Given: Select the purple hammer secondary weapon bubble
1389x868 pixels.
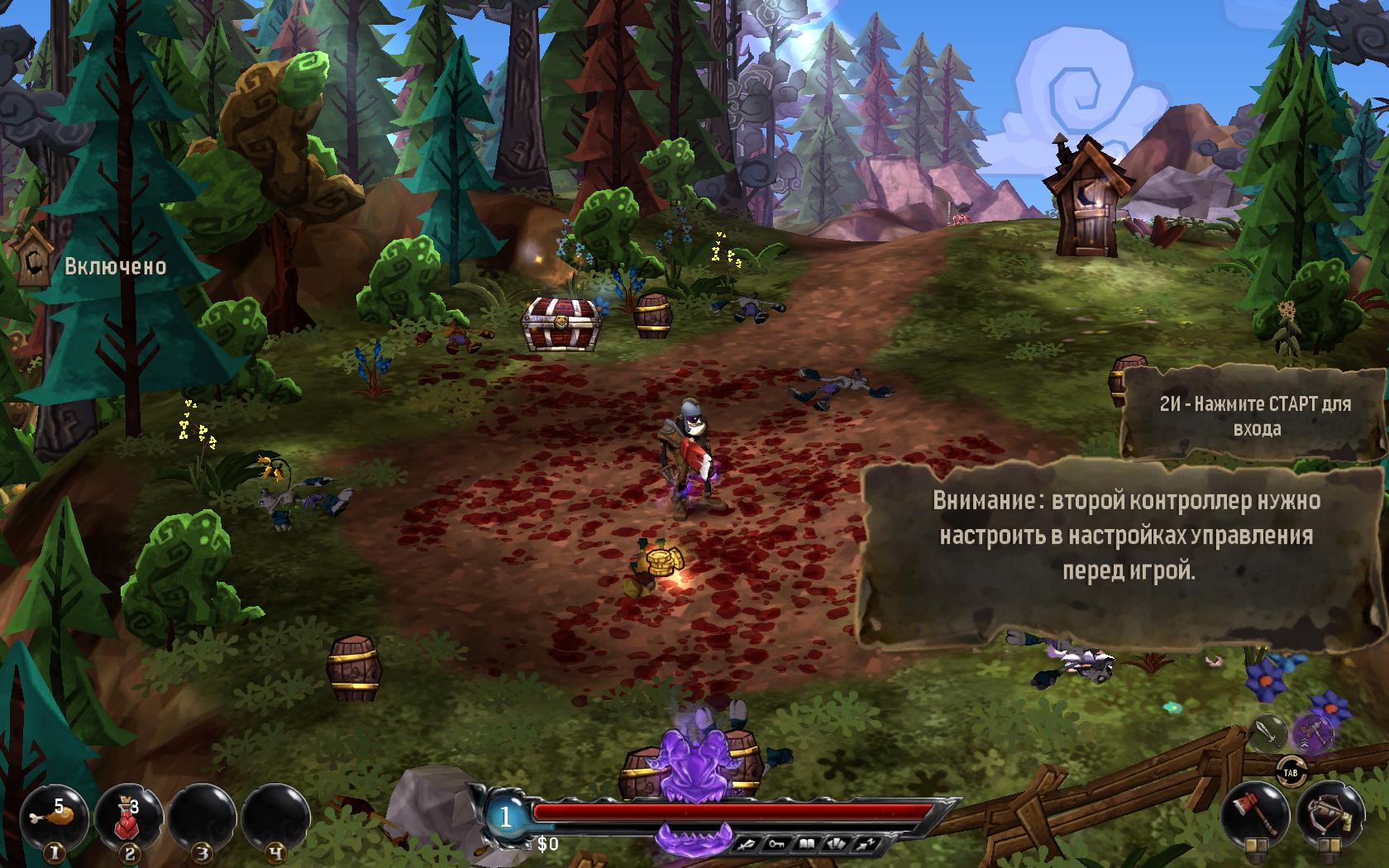Looking at the screenshot, I should point(1313,731).
